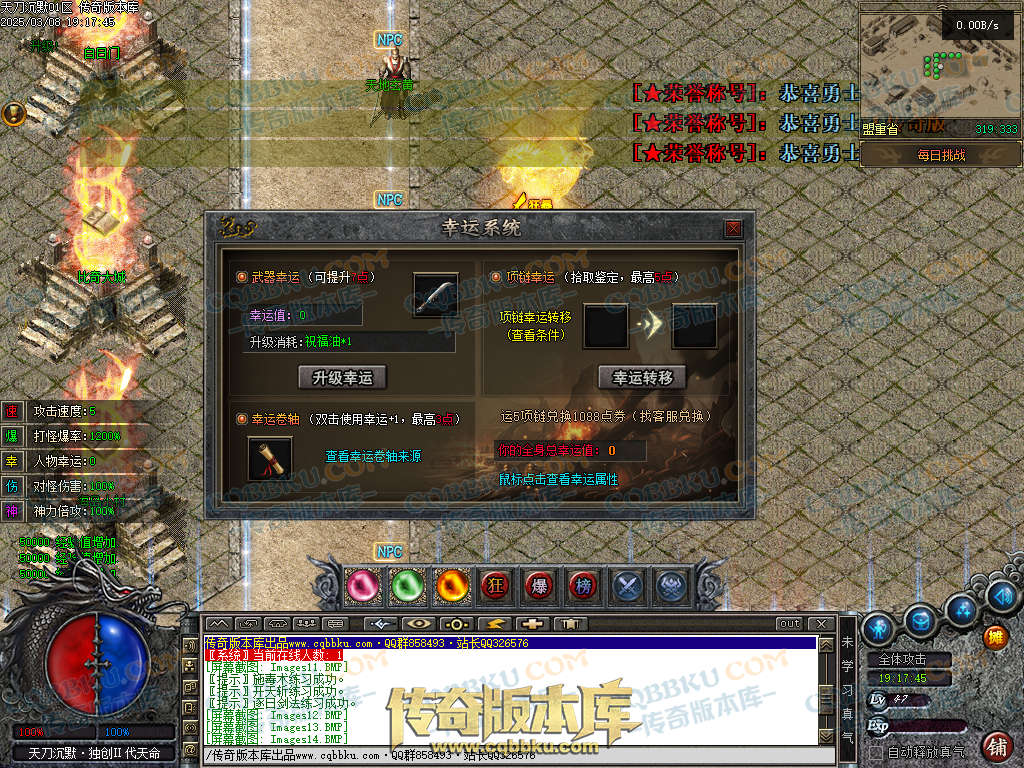View luck attributes via 鼠标点击查看幸运属性
Image resolution: width=1024 pixels, height=768 pixels.
[x=558, y=480]
